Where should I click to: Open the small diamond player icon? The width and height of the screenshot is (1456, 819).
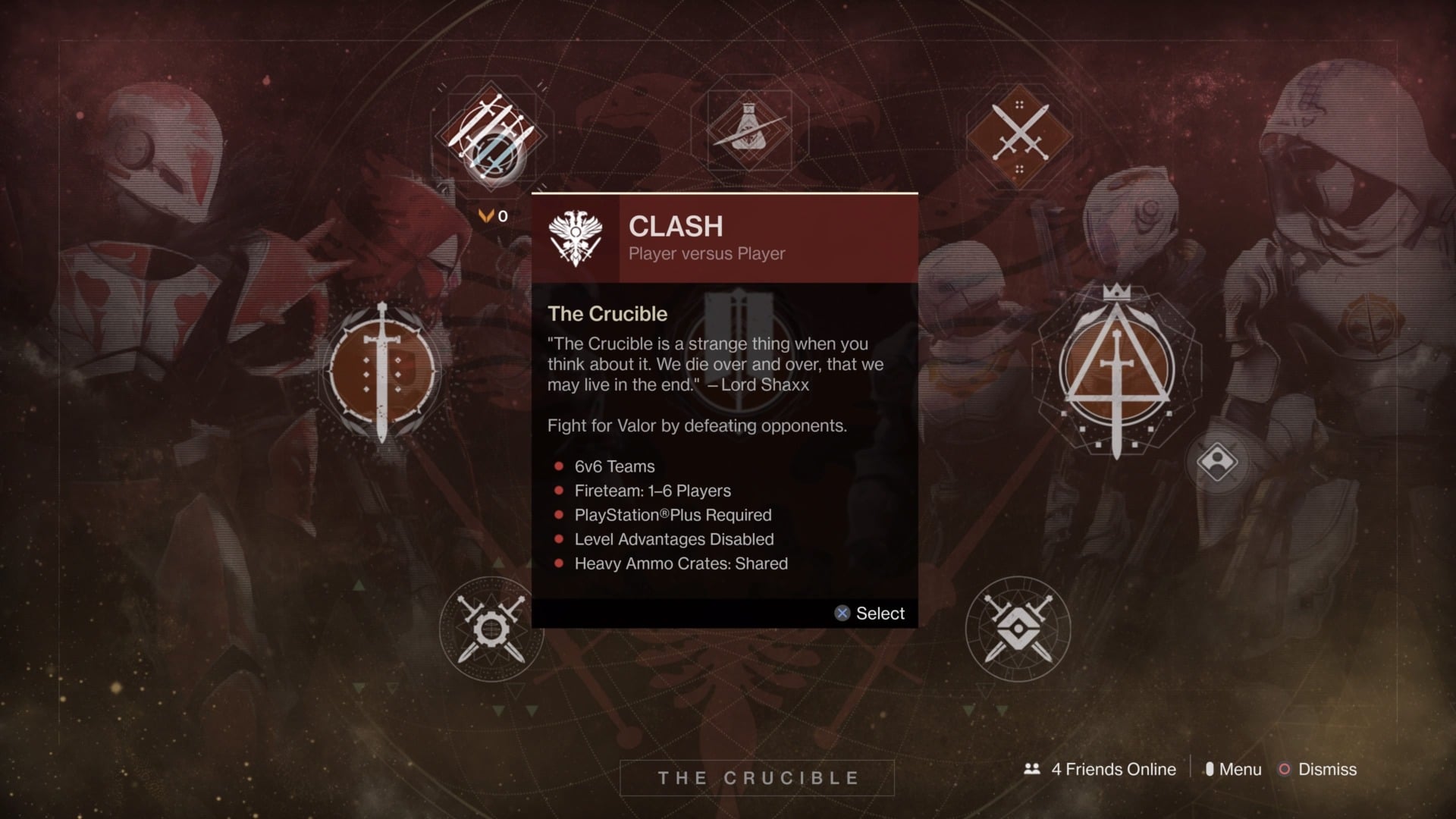pos(1217,461)
